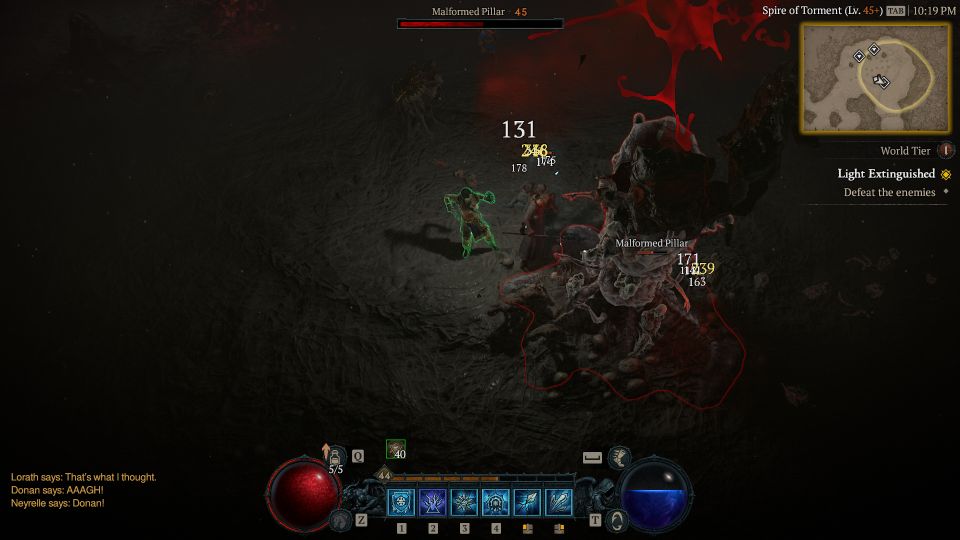960x540 pixels.
Task: Activate the ice armor skill in slot 4
Action: click(496, 502)
